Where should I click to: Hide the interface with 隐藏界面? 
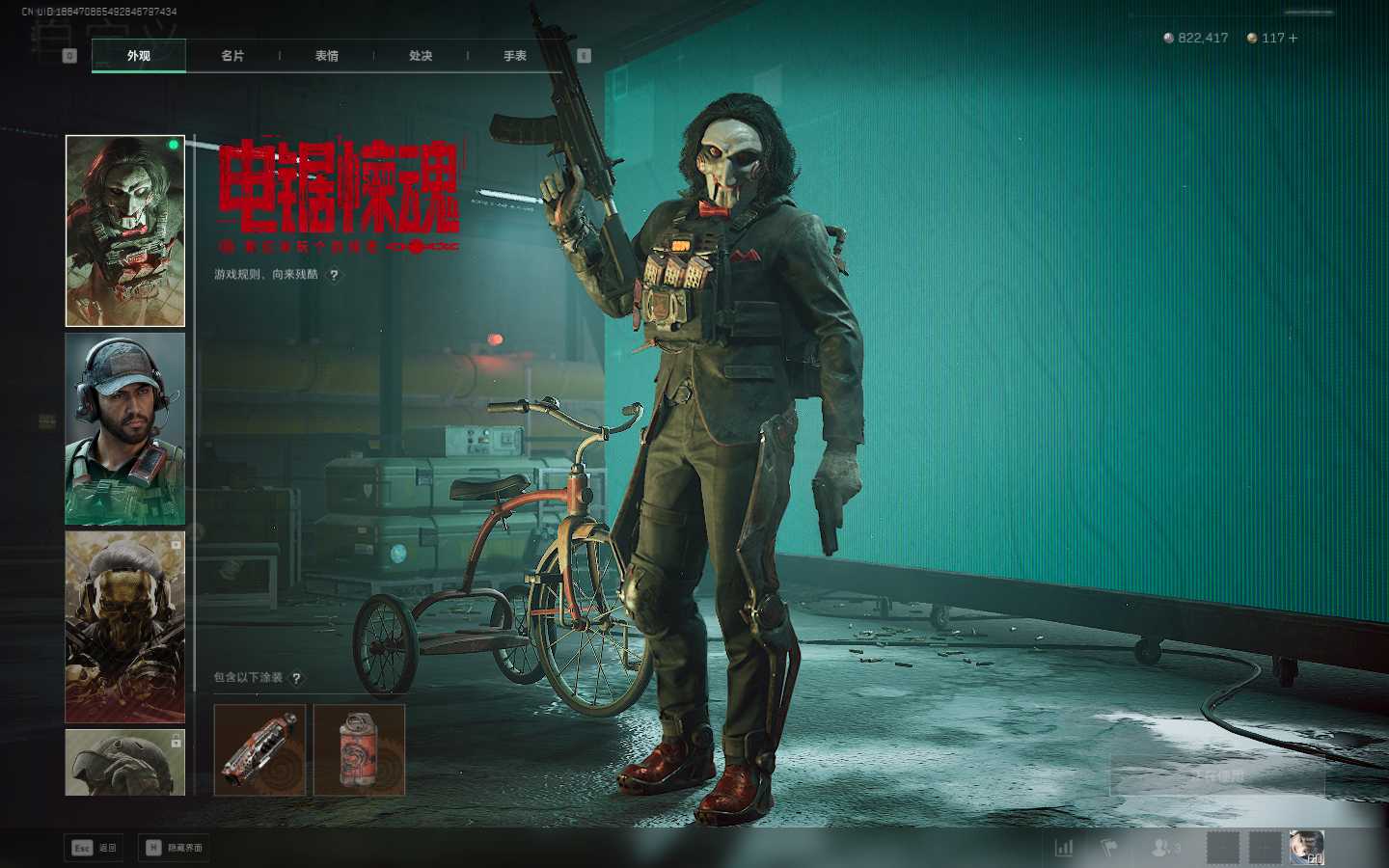pos(175,848)
